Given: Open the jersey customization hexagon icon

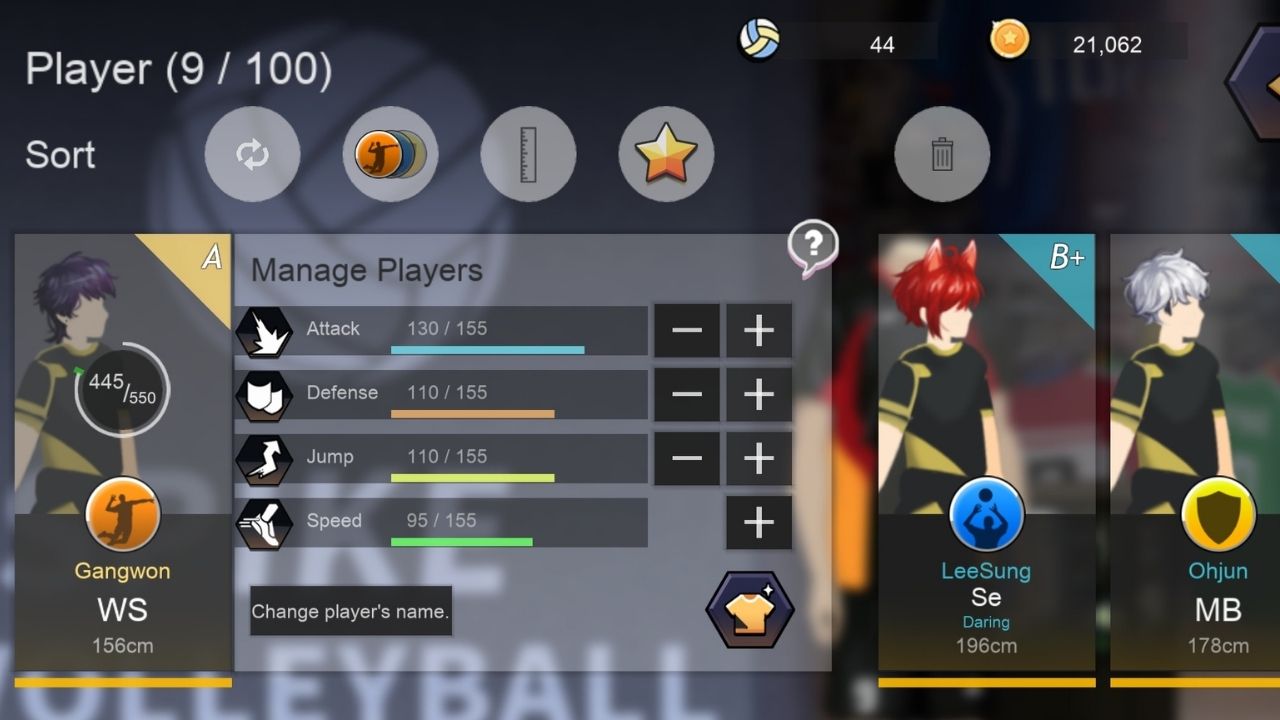Looking at the screenshot, I should (x=750, y=610).
